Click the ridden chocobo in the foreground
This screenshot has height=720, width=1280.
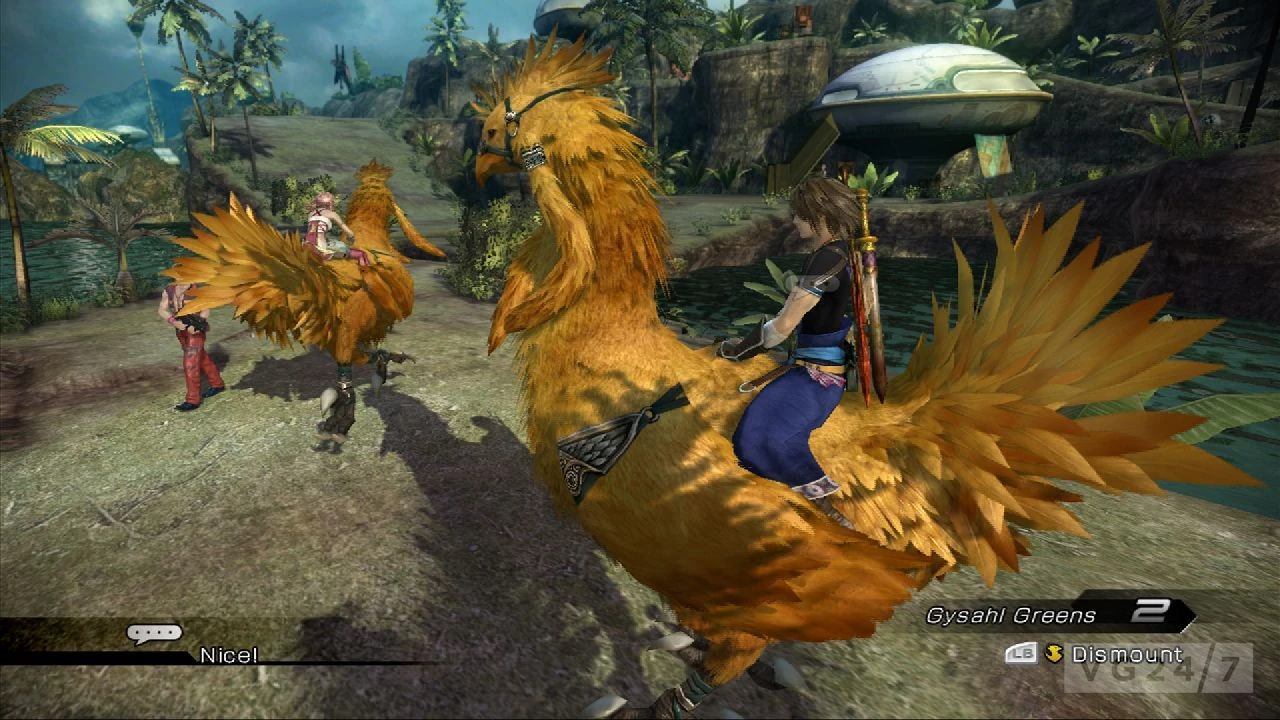(x=680, y=420)
